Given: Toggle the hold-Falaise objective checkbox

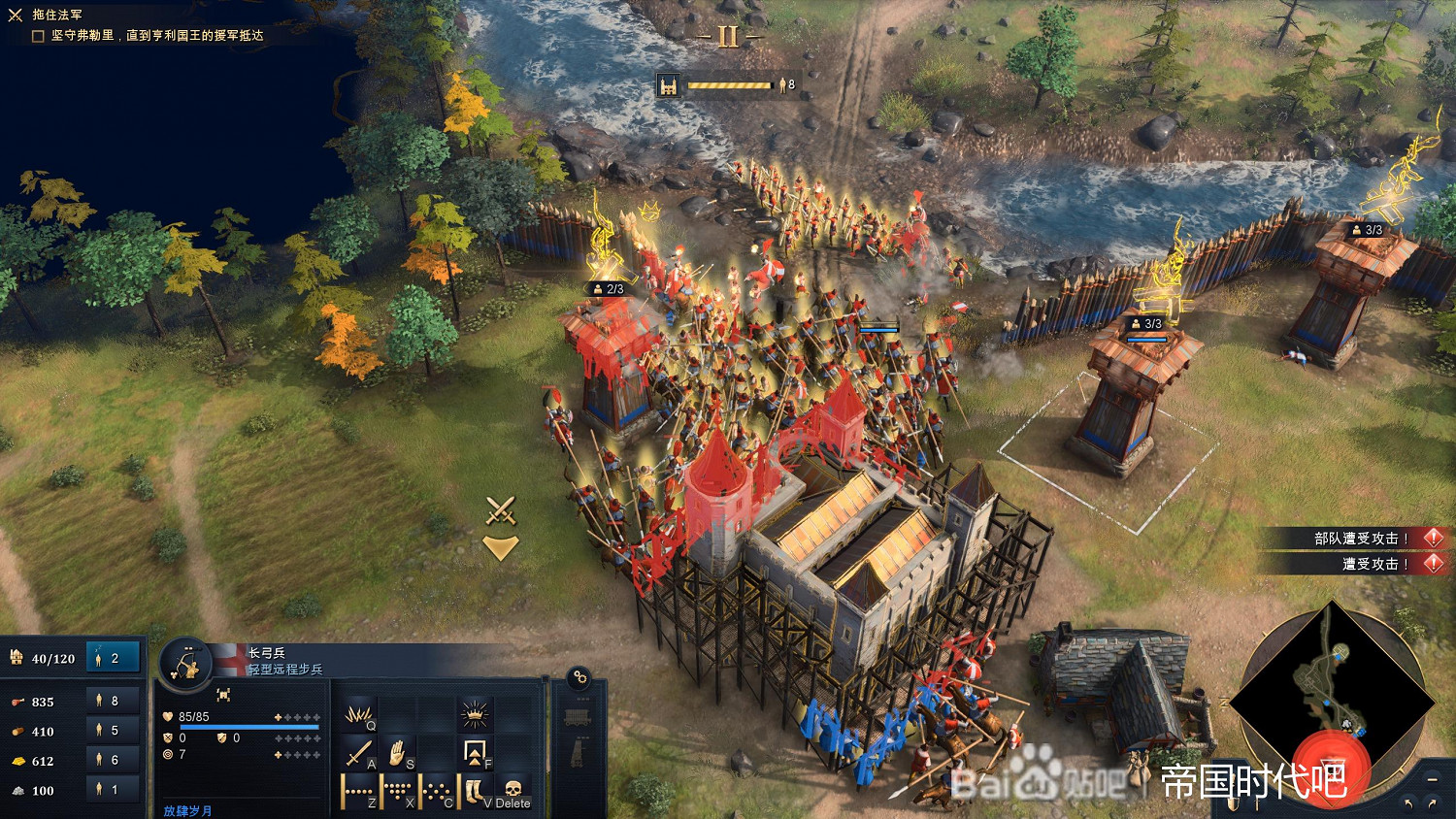Looking at the screenshot, I should pos(39,36).
